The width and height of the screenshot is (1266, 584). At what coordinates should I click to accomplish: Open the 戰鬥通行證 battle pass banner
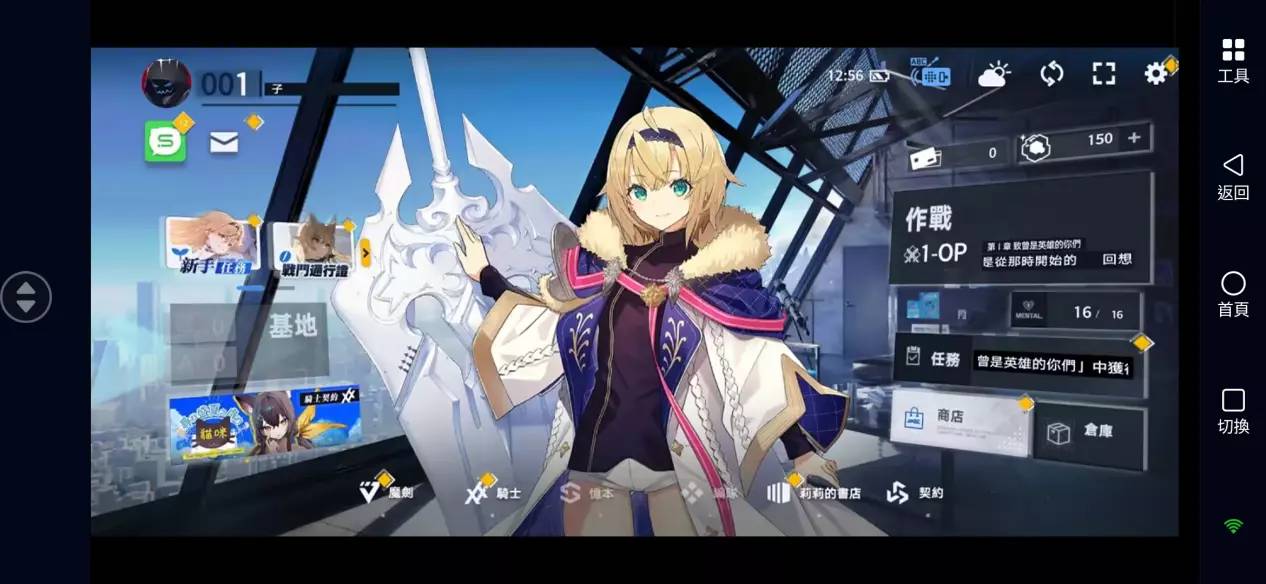pos(315,246)
